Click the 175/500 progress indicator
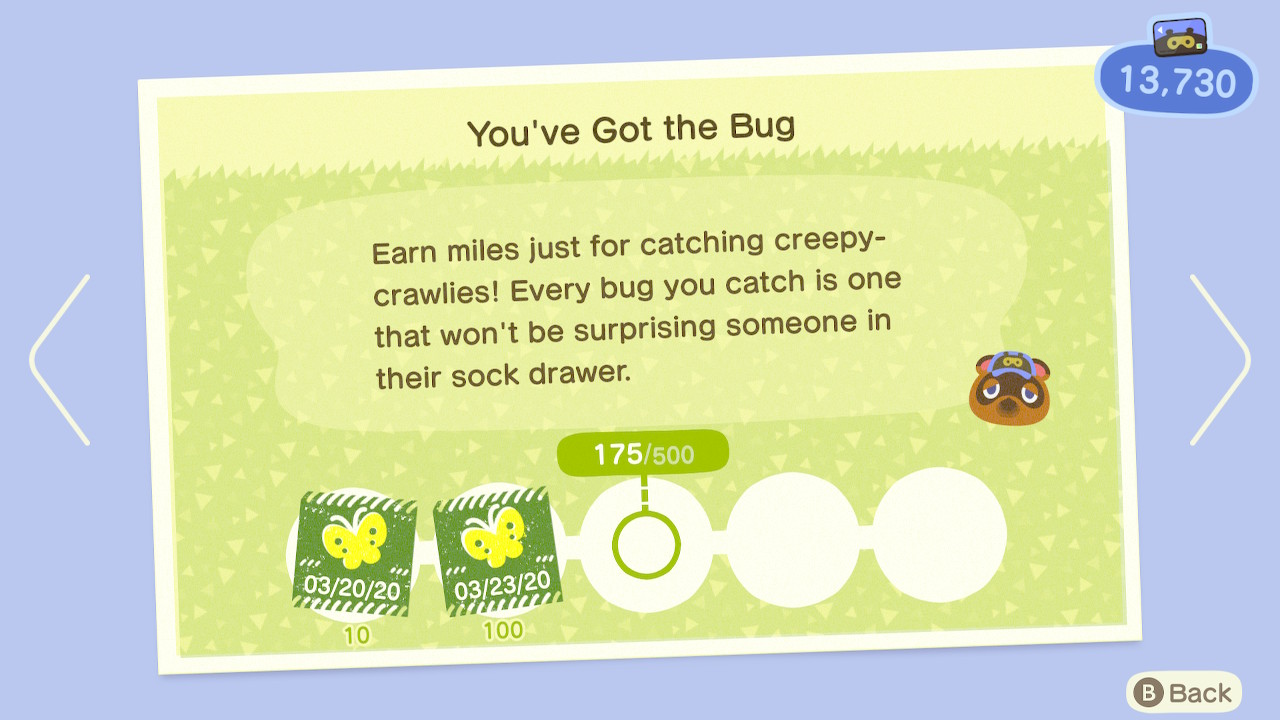1280x720 pixels. point(643,451)
